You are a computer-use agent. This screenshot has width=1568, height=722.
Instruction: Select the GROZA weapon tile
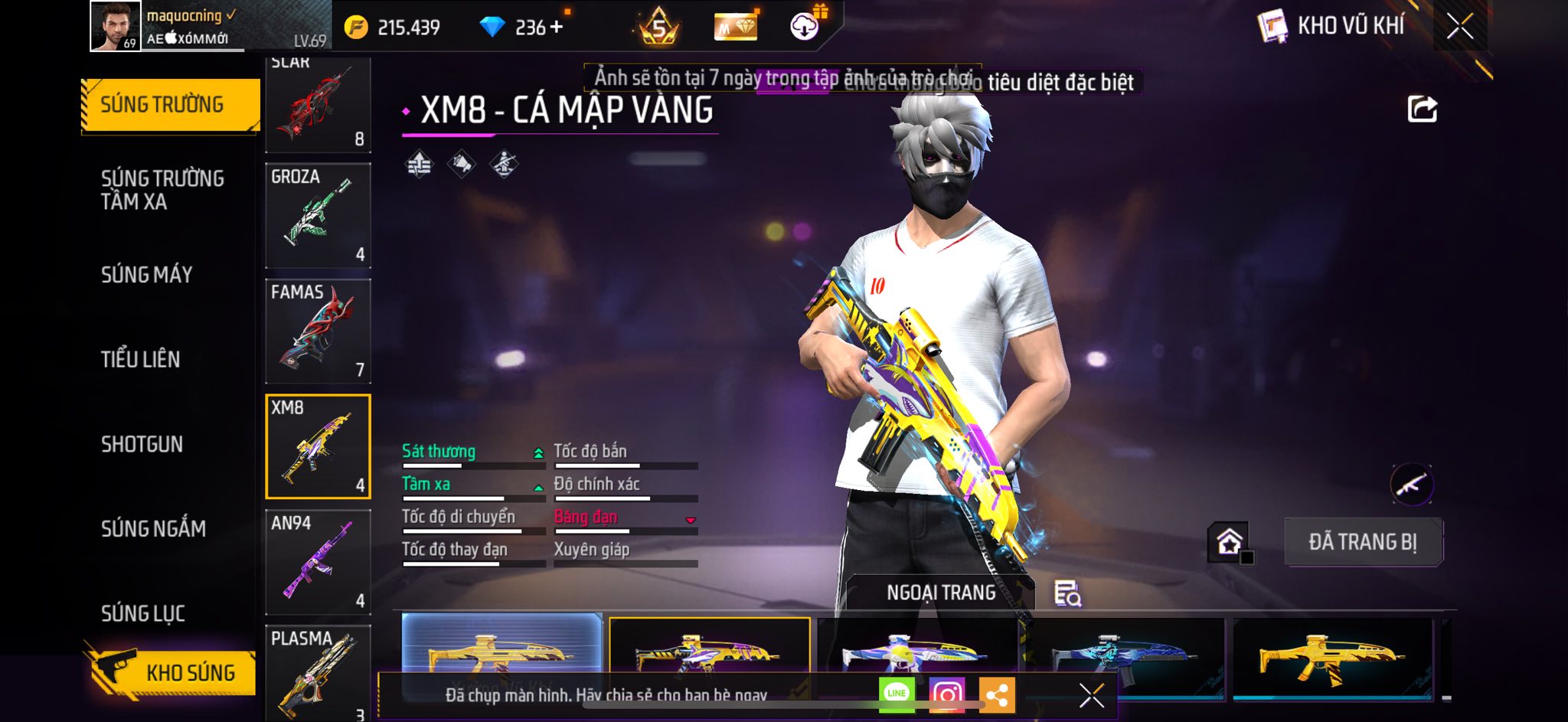point(318,215)
